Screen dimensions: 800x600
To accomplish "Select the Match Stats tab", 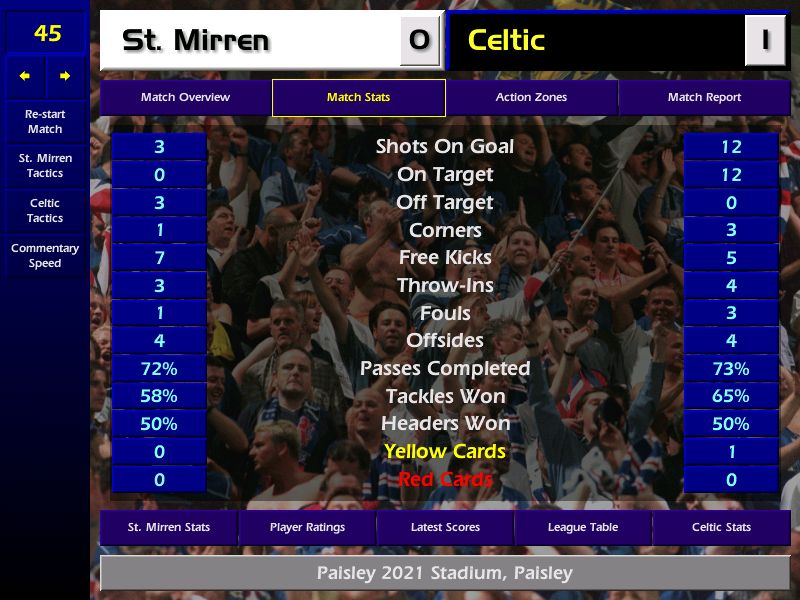I will click(x=358, y=98).
